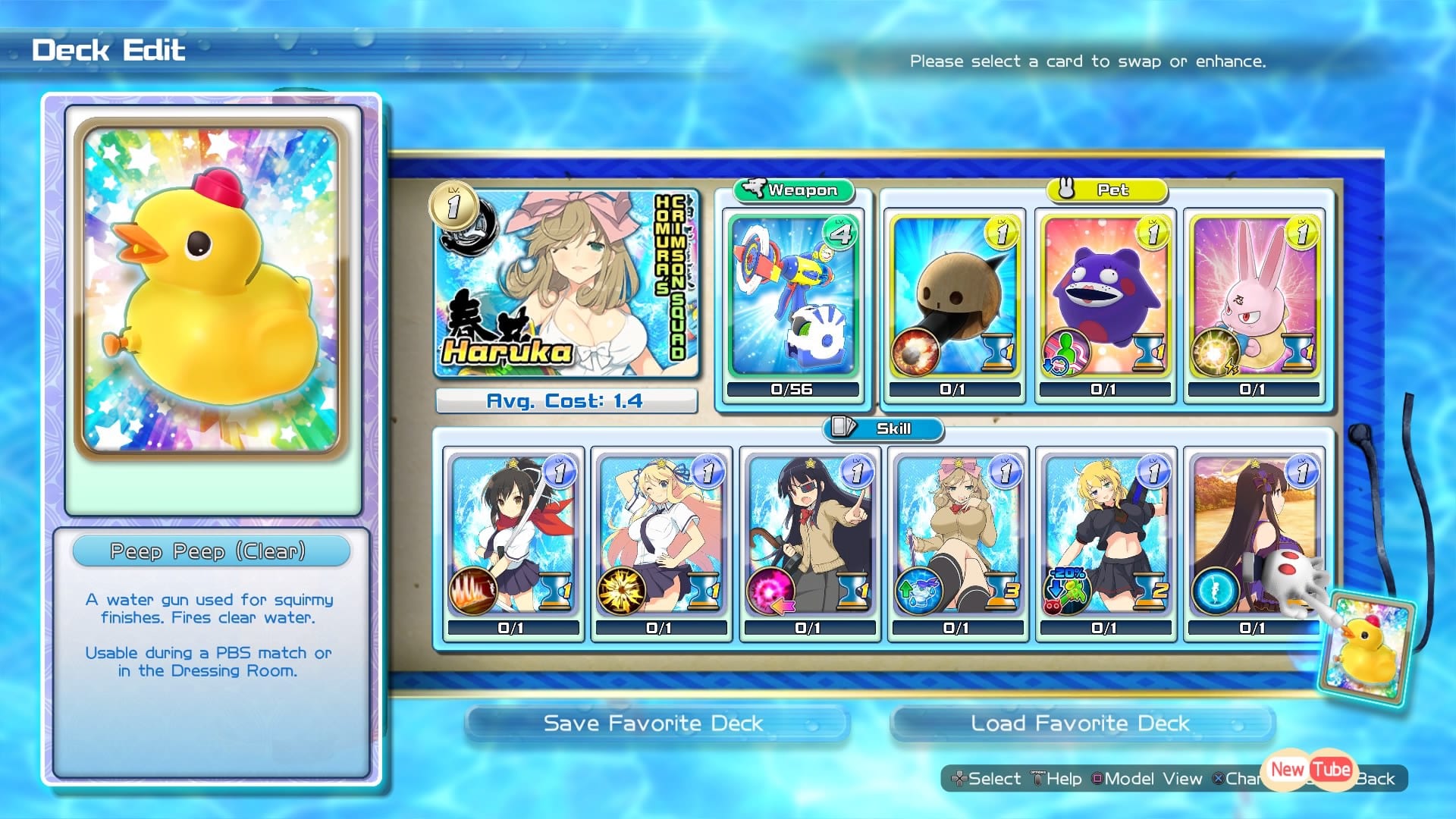Select the winking blonde girl skill card
This screenshot has width=1456, height=819.
pos(661,535)
